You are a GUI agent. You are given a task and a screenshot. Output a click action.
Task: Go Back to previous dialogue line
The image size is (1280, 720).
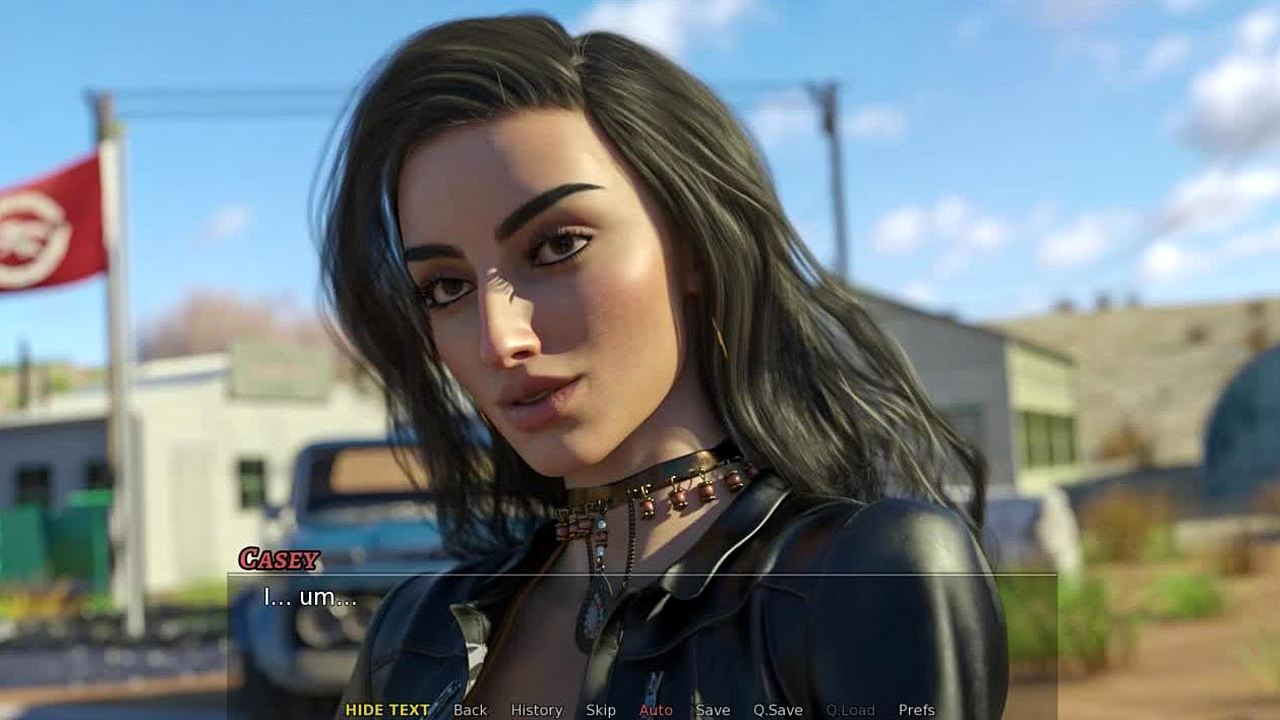tap(470, 710)
